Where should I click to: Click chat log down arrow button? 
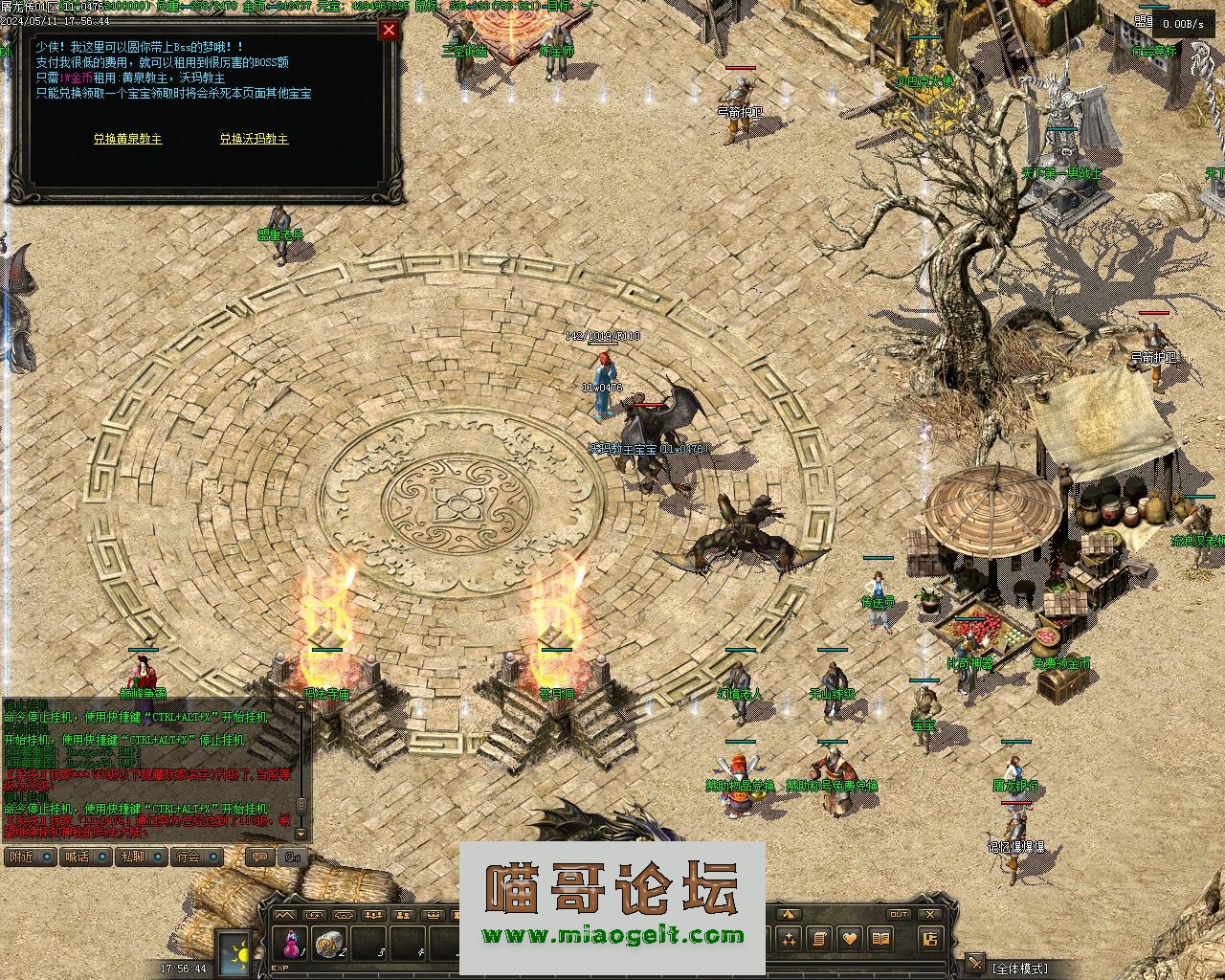(301, 832)
